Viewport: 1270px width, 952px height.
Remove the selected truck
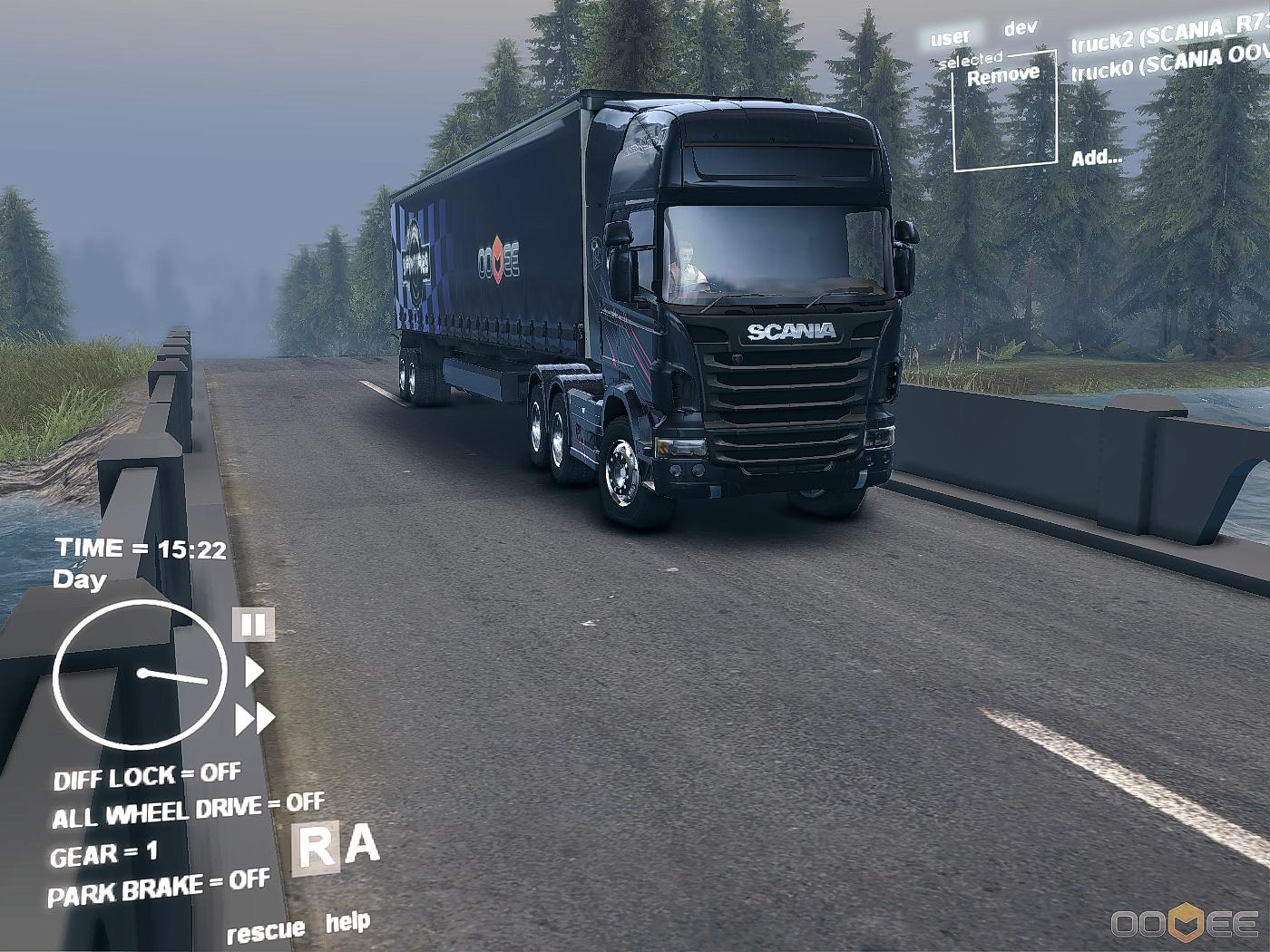(1003, 75)
